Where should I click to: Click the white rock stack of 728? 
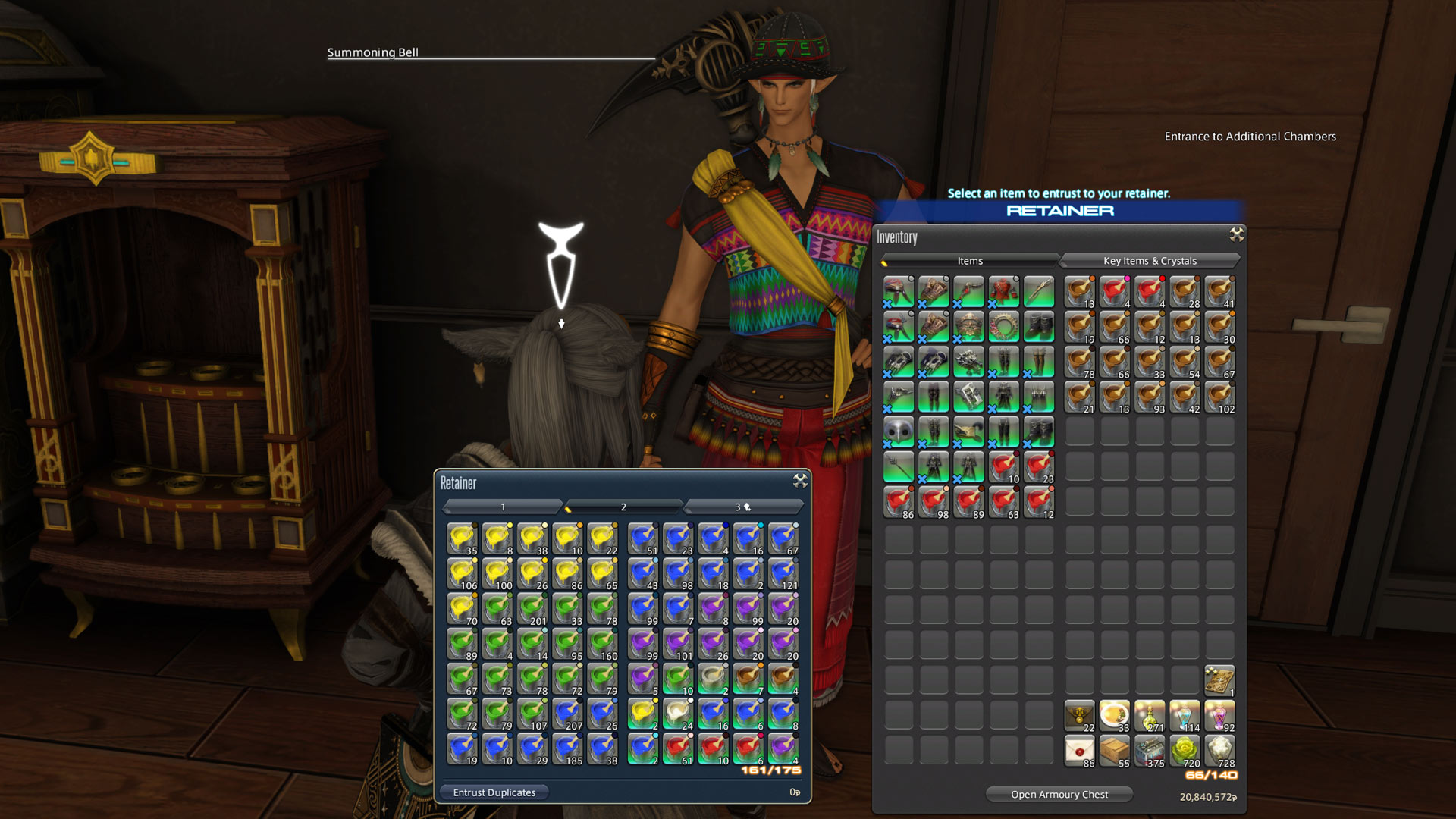tap(1219, 749)
